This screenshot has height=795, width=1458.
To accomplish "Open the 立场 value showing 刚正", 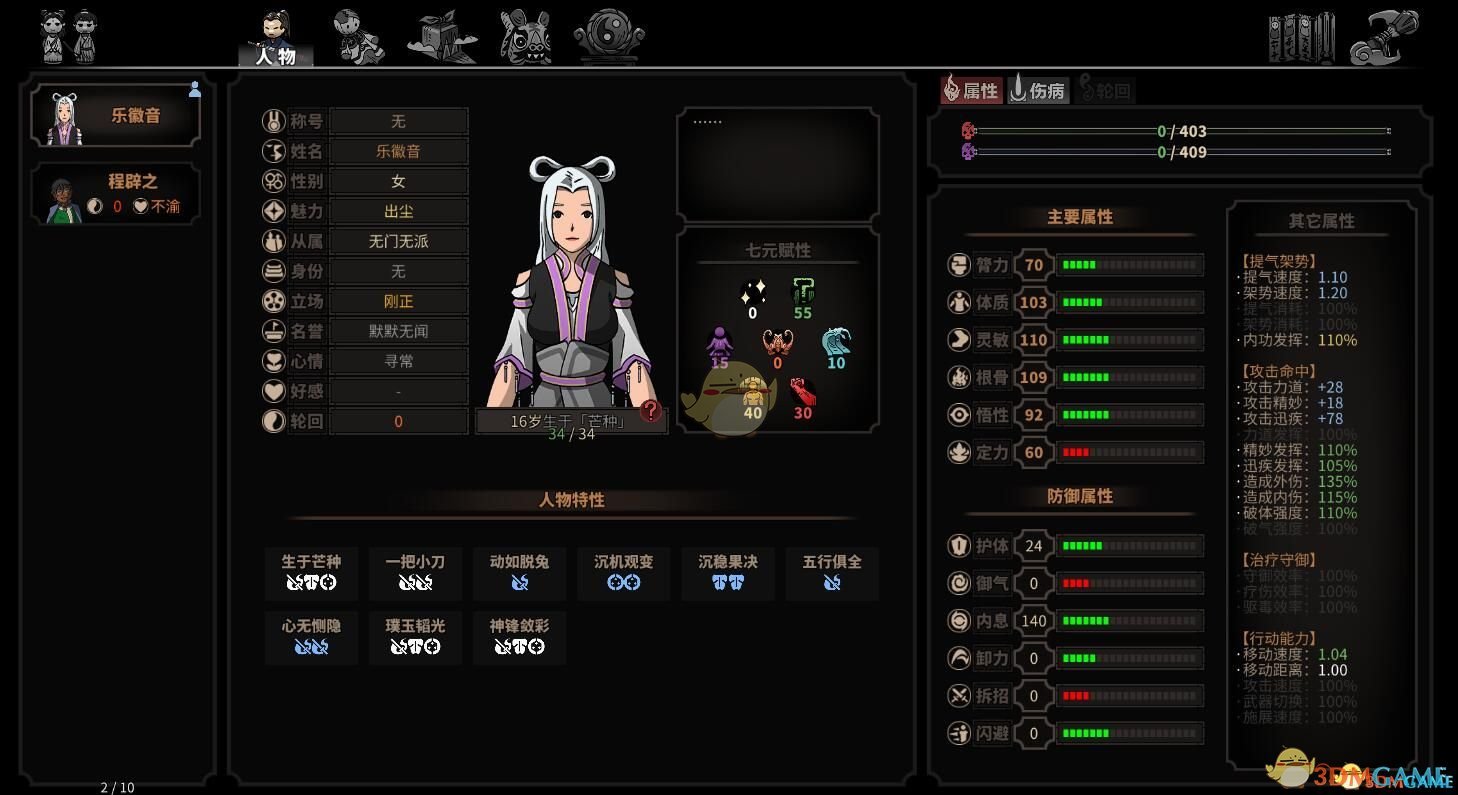I will coord(398,301).
